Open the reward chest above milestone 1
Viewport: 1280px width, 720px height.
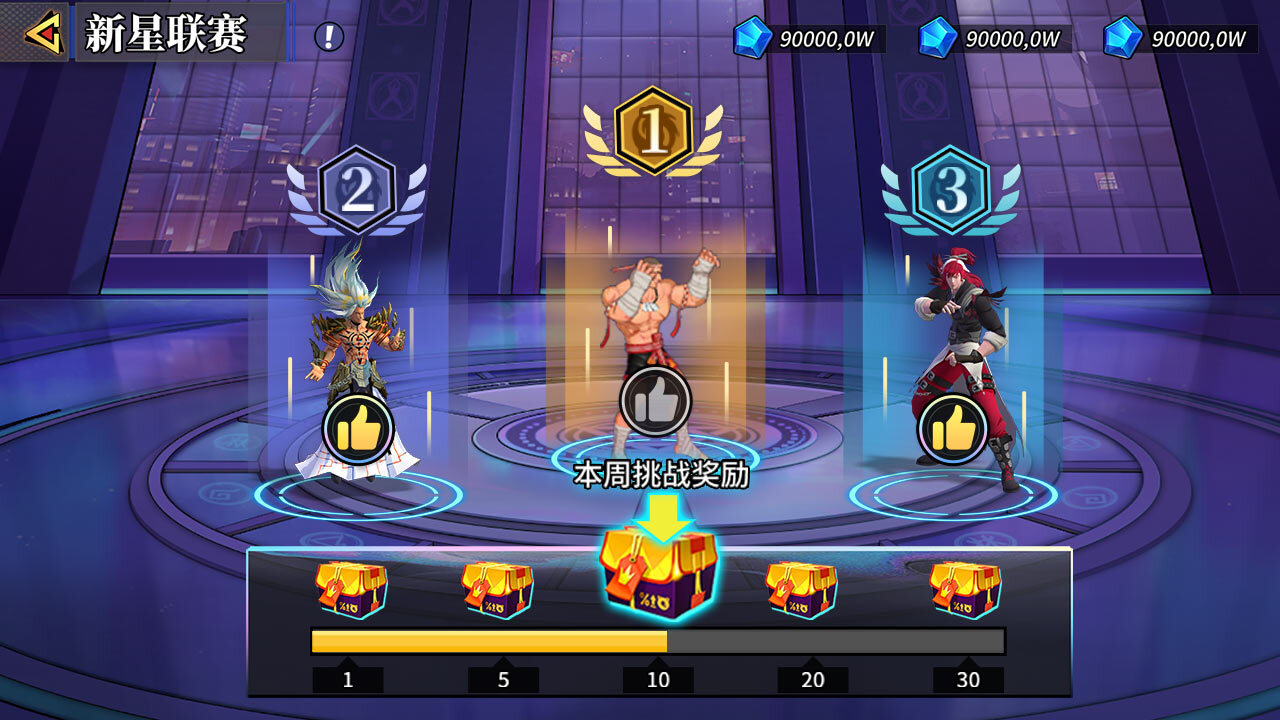pos(350,589)
